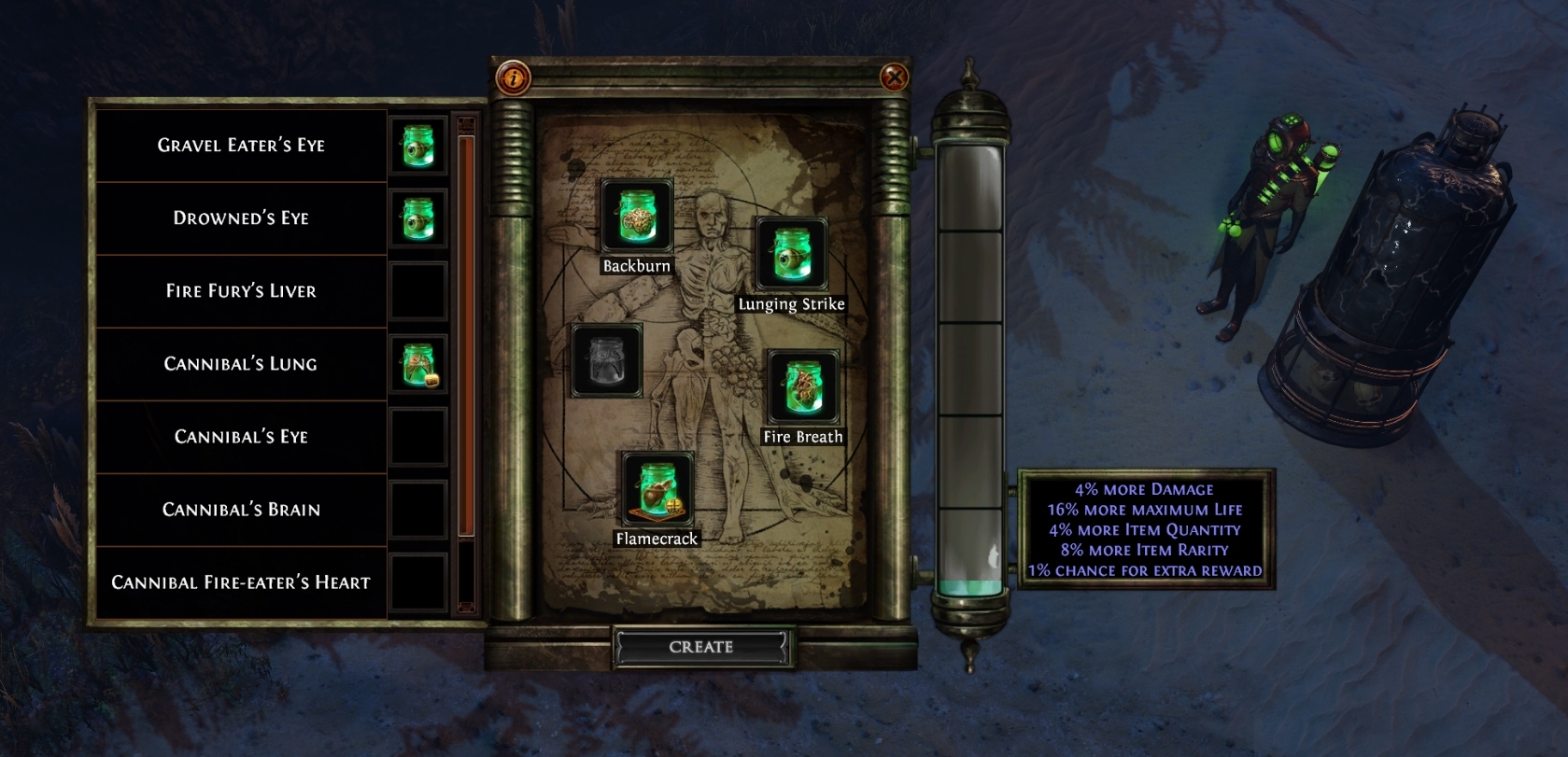Click the Create button
The image size is (1568, 757).
click(x=701, y=647)
